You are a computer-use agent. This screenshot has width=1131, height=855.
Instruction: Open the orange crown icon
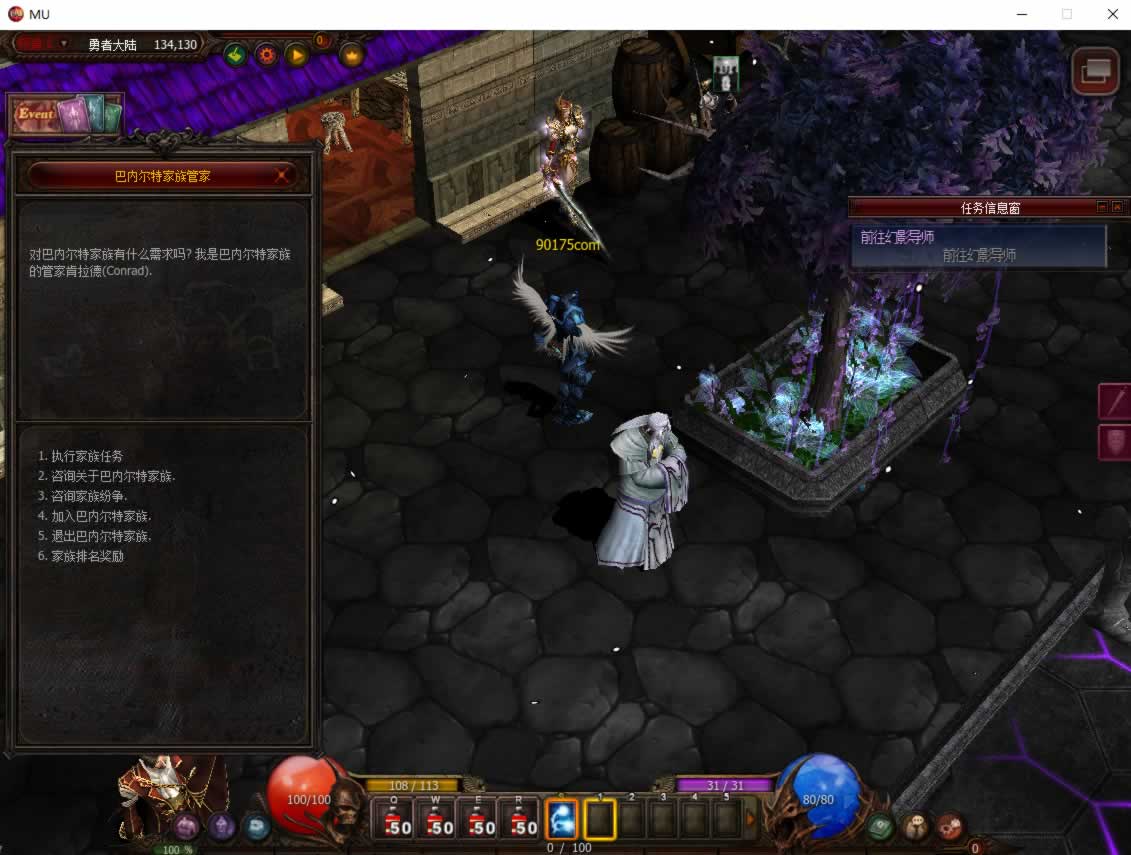click(351, 55)
